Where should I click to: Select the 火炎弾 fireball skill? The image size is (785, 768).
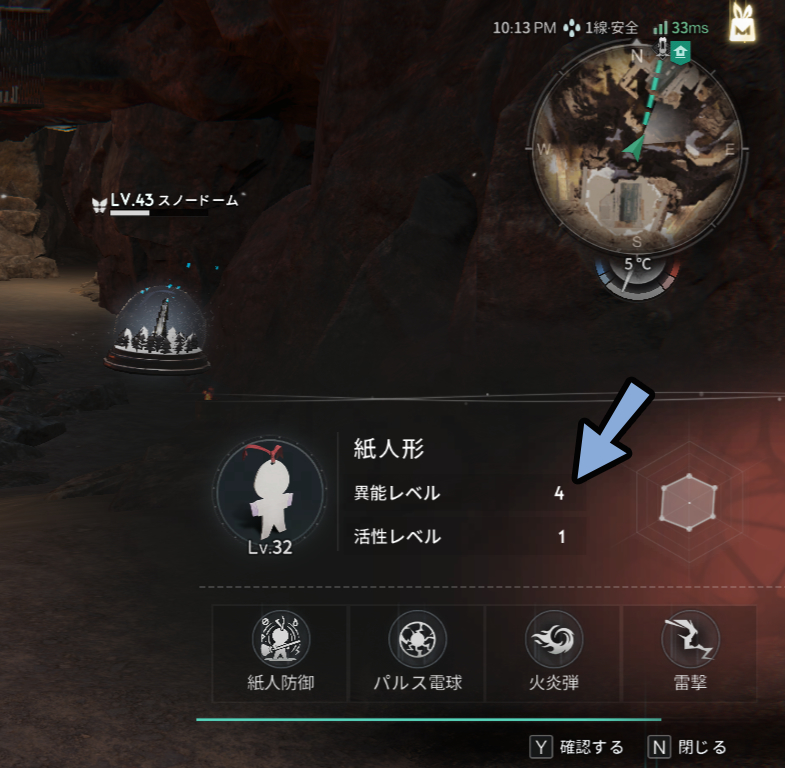pos(553,652)
